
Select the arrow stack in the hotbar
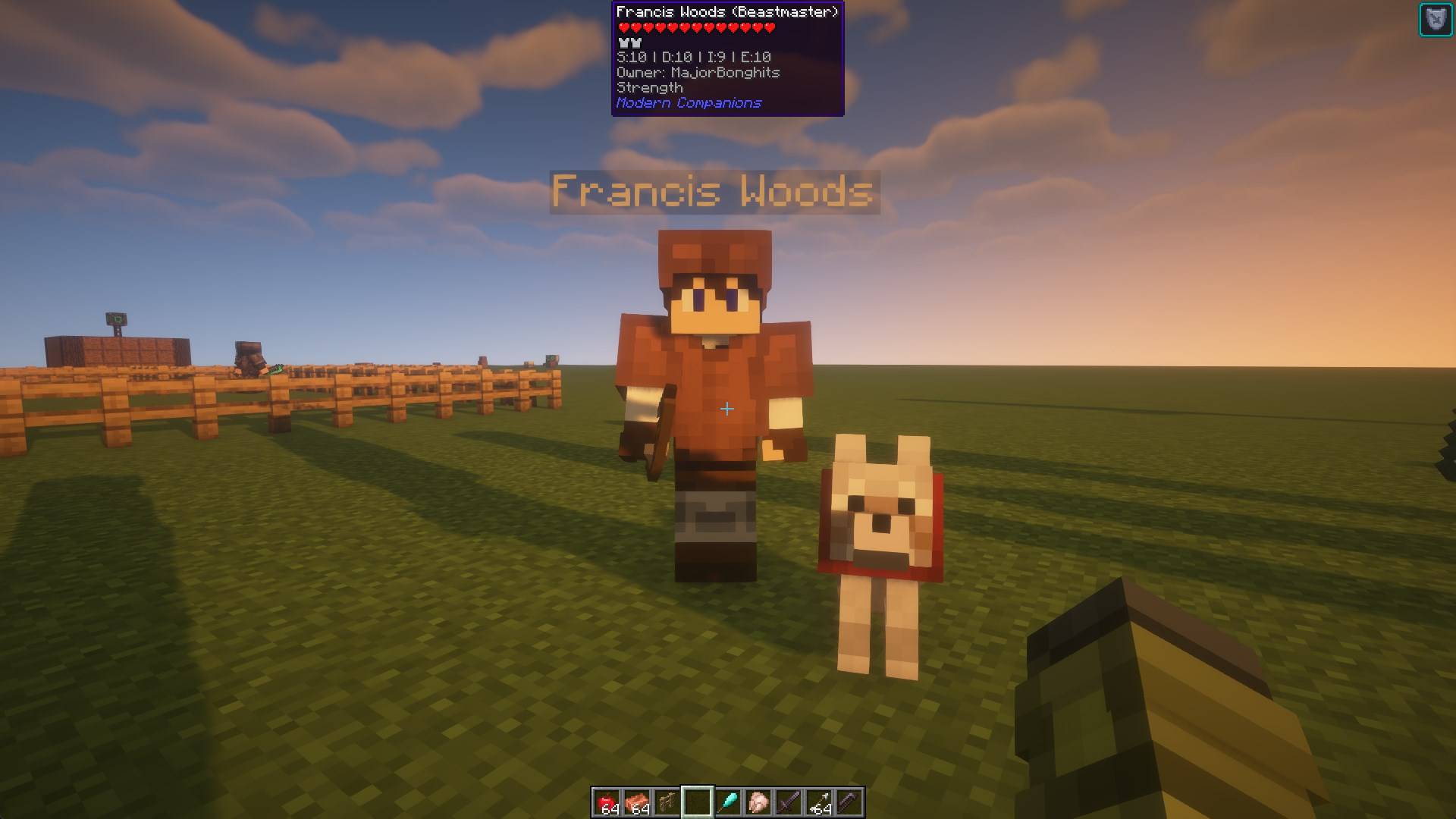[817, 802]
